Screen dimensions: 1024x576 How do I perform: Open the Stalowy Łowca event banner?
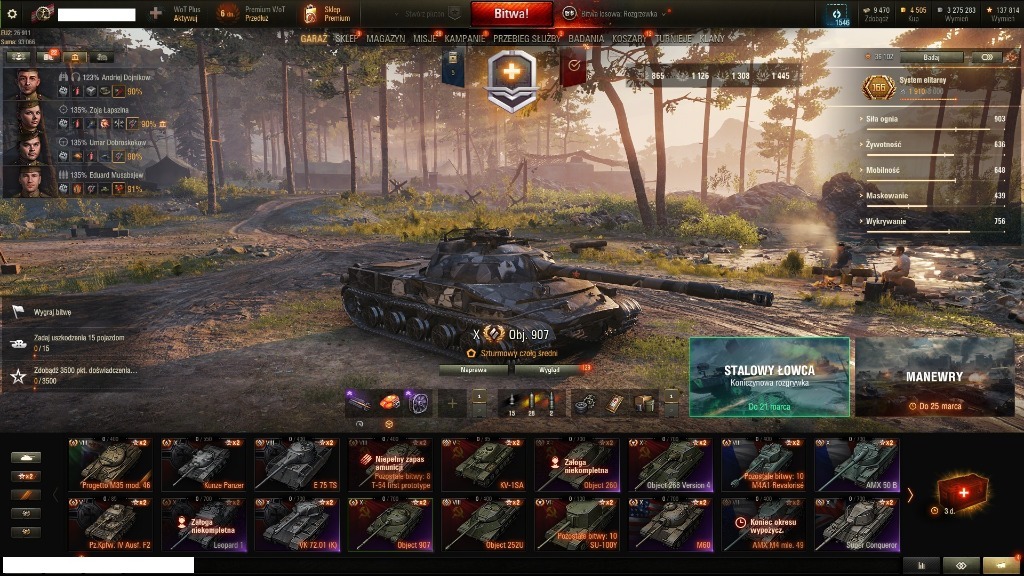point(769,376)
